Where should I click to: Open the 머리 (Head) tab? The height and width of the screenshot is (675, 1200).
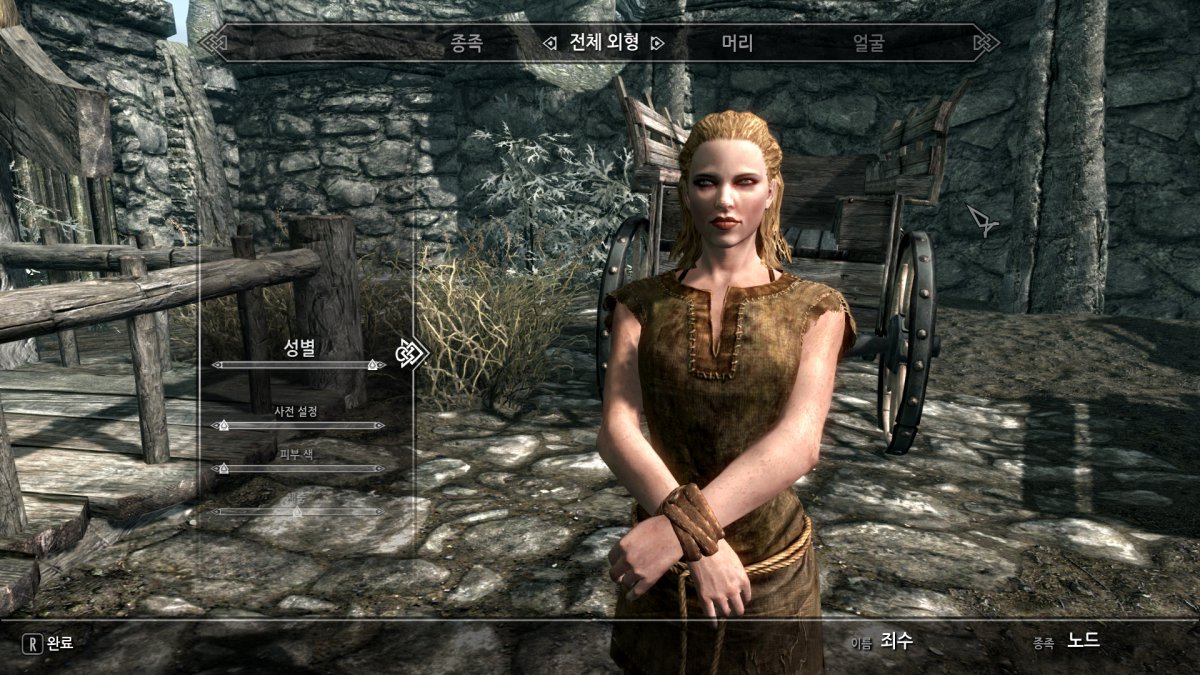(x=737, y=44)
